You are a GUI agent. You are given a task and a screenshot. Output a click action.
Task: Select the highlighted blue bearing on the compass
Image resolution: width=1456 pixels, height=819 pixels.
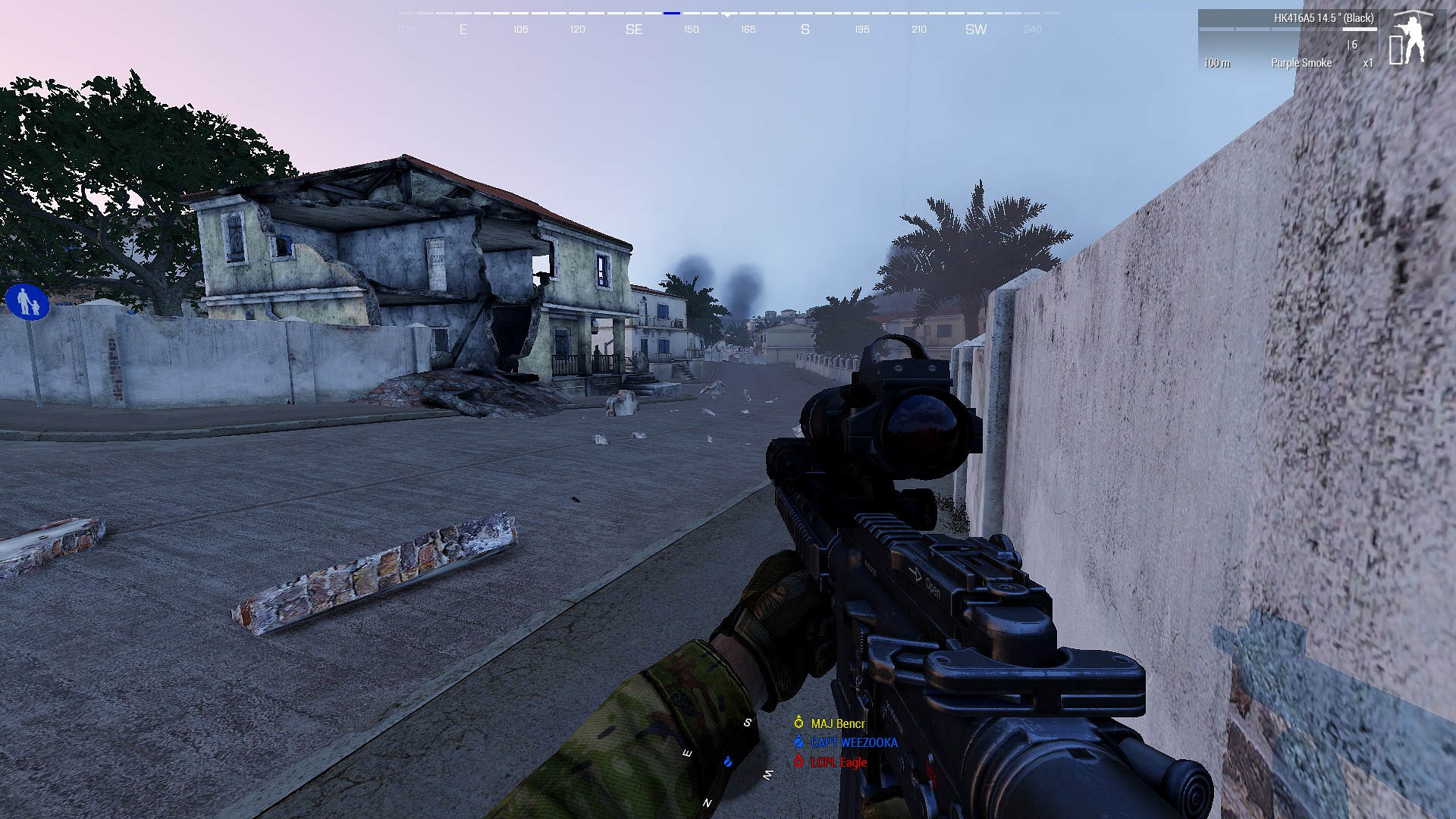click(x=670, y=13)
